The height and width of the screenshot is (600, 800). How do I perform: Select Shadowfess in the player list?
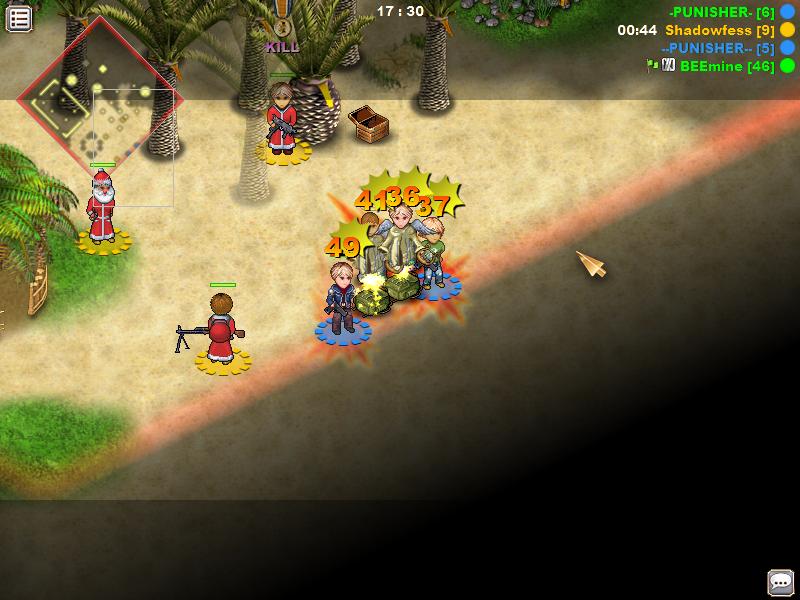(708, 30)
